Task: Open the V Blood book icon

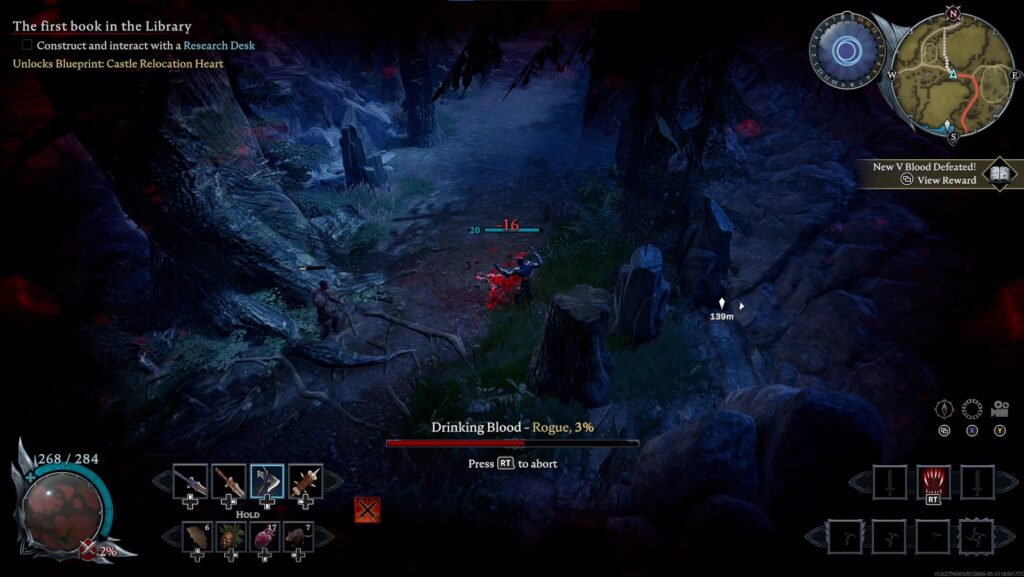Action: coord(999,174)
